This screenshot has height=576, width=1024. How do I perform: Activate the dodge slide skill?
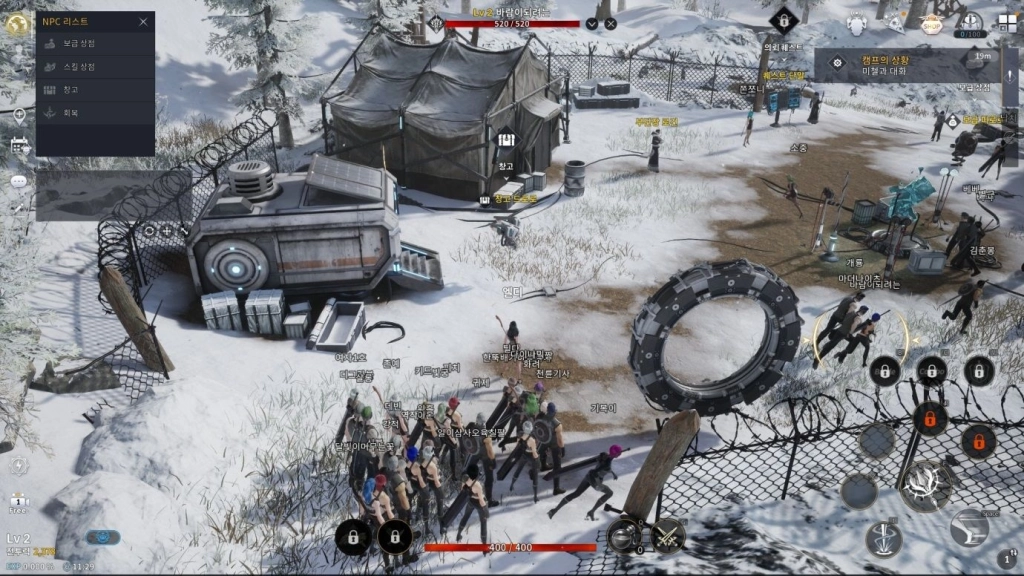(970, 527)
